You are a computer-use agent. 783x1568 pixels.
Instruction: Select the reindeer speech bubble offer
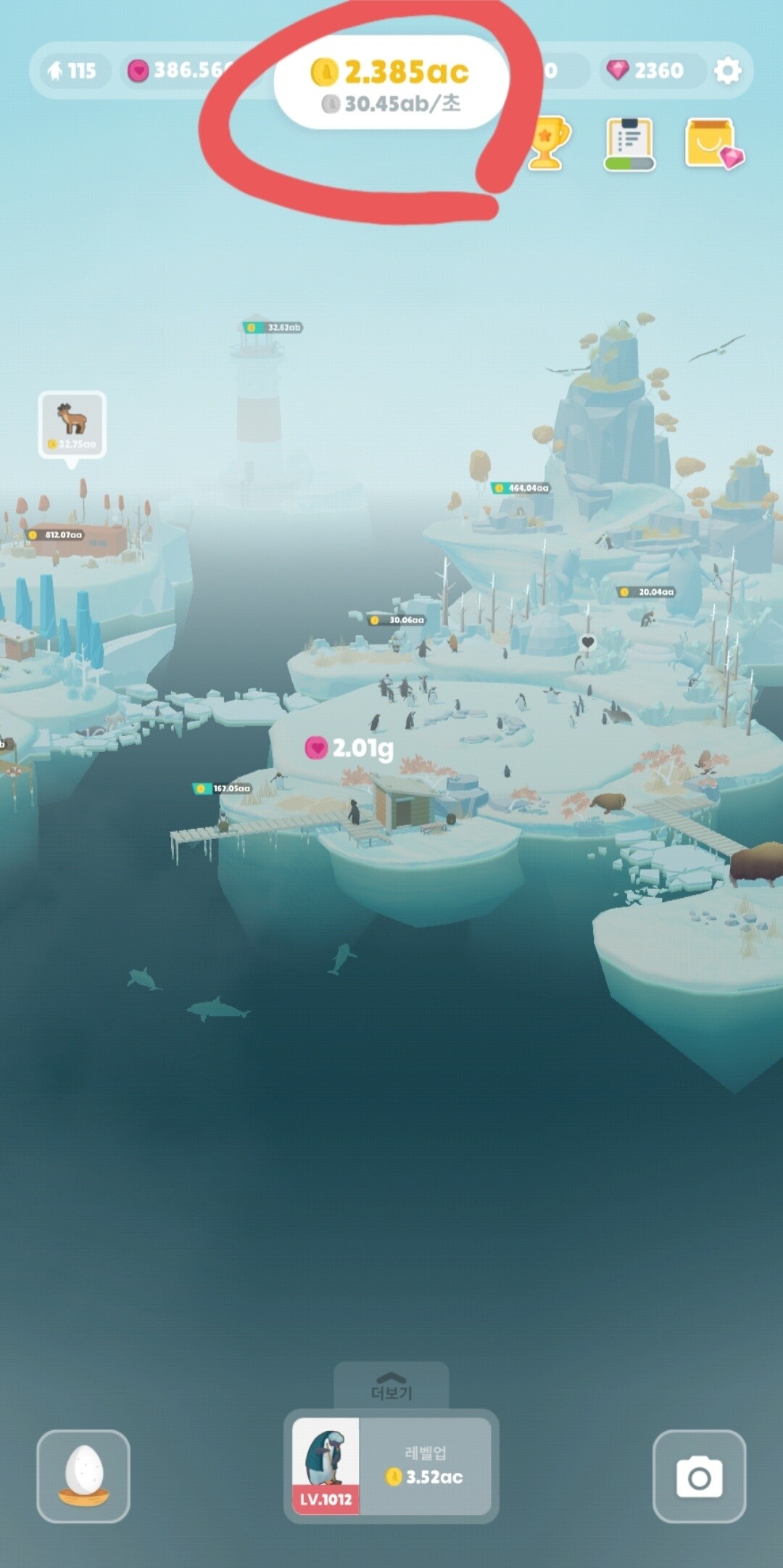(x=72, y=424)
